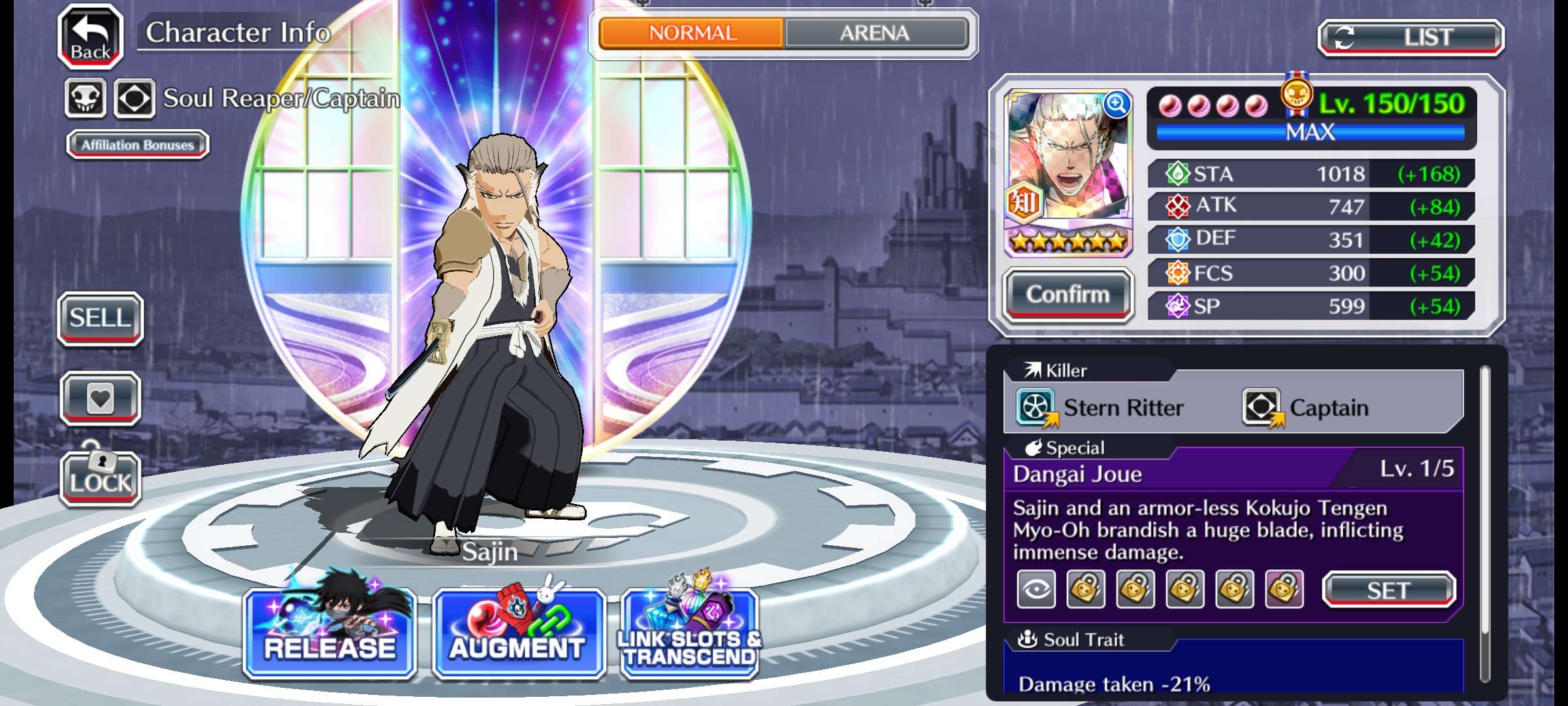1568x706 pixels.
Task: Open Link Slots & Transcend
Action: tap(691, 633)
